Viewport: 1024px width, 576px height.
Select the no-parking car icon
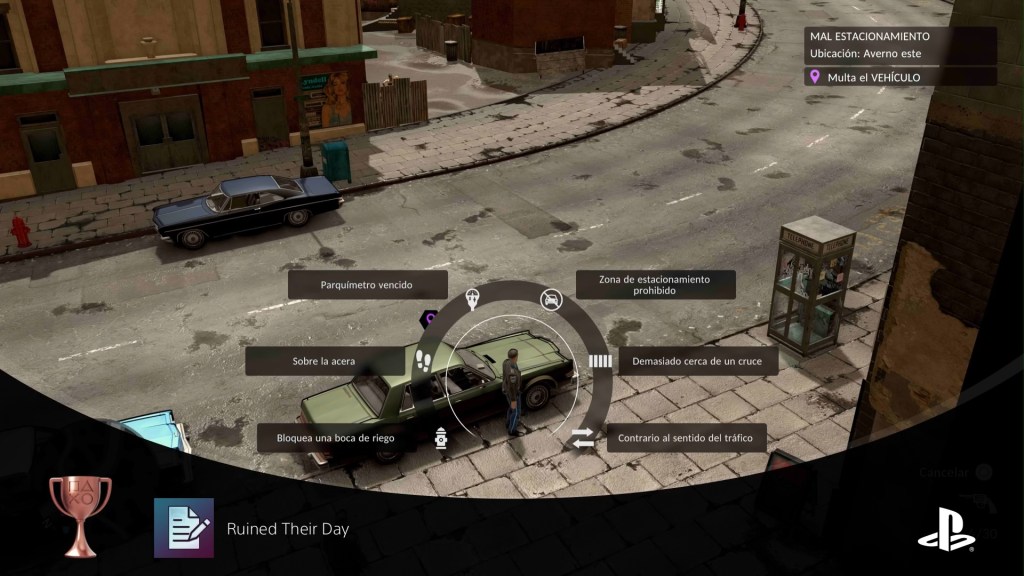[x=550, y=299]
